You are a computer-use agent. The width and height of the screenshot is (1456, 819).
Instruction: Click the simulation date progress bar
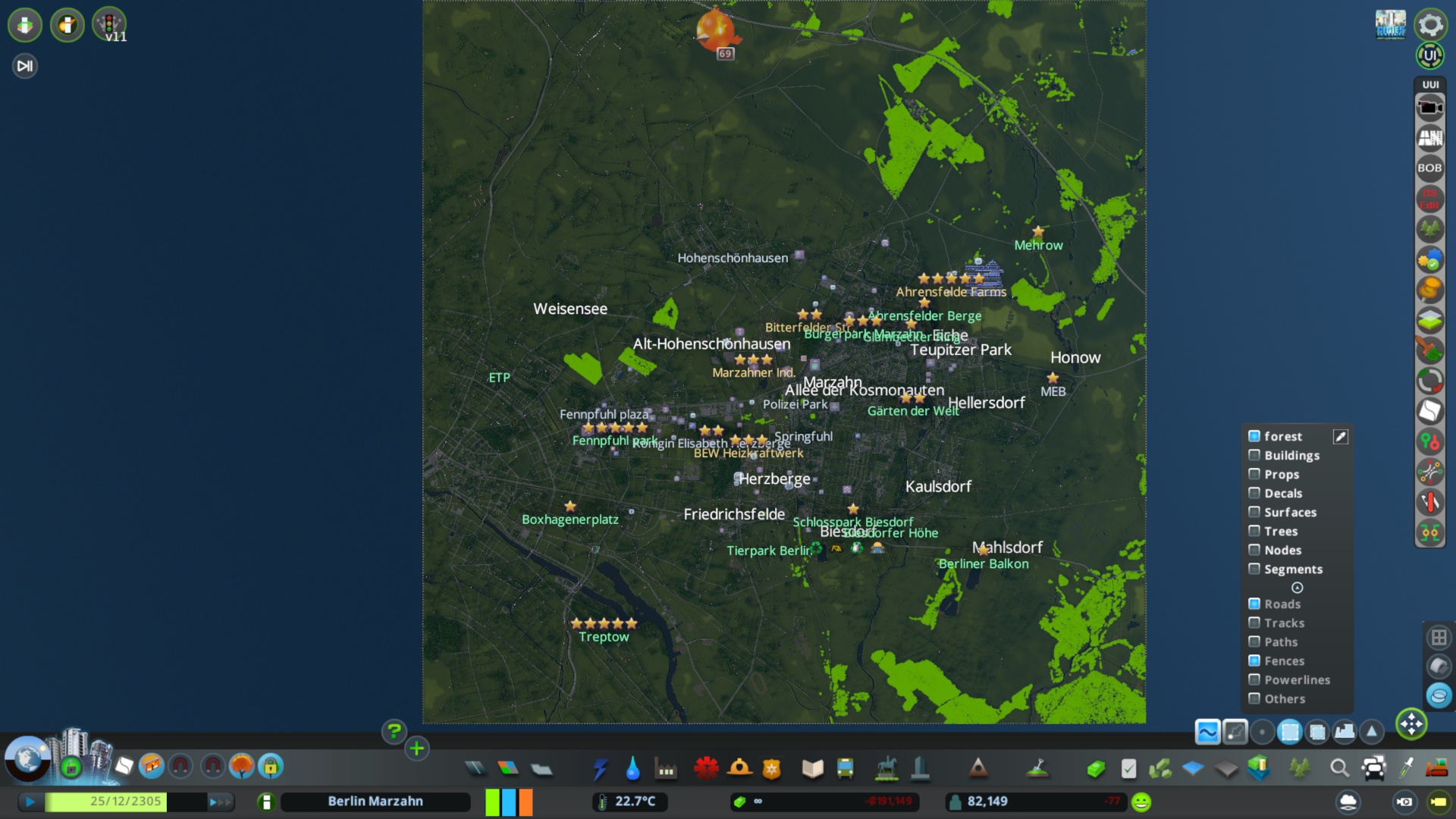[126, 802]
